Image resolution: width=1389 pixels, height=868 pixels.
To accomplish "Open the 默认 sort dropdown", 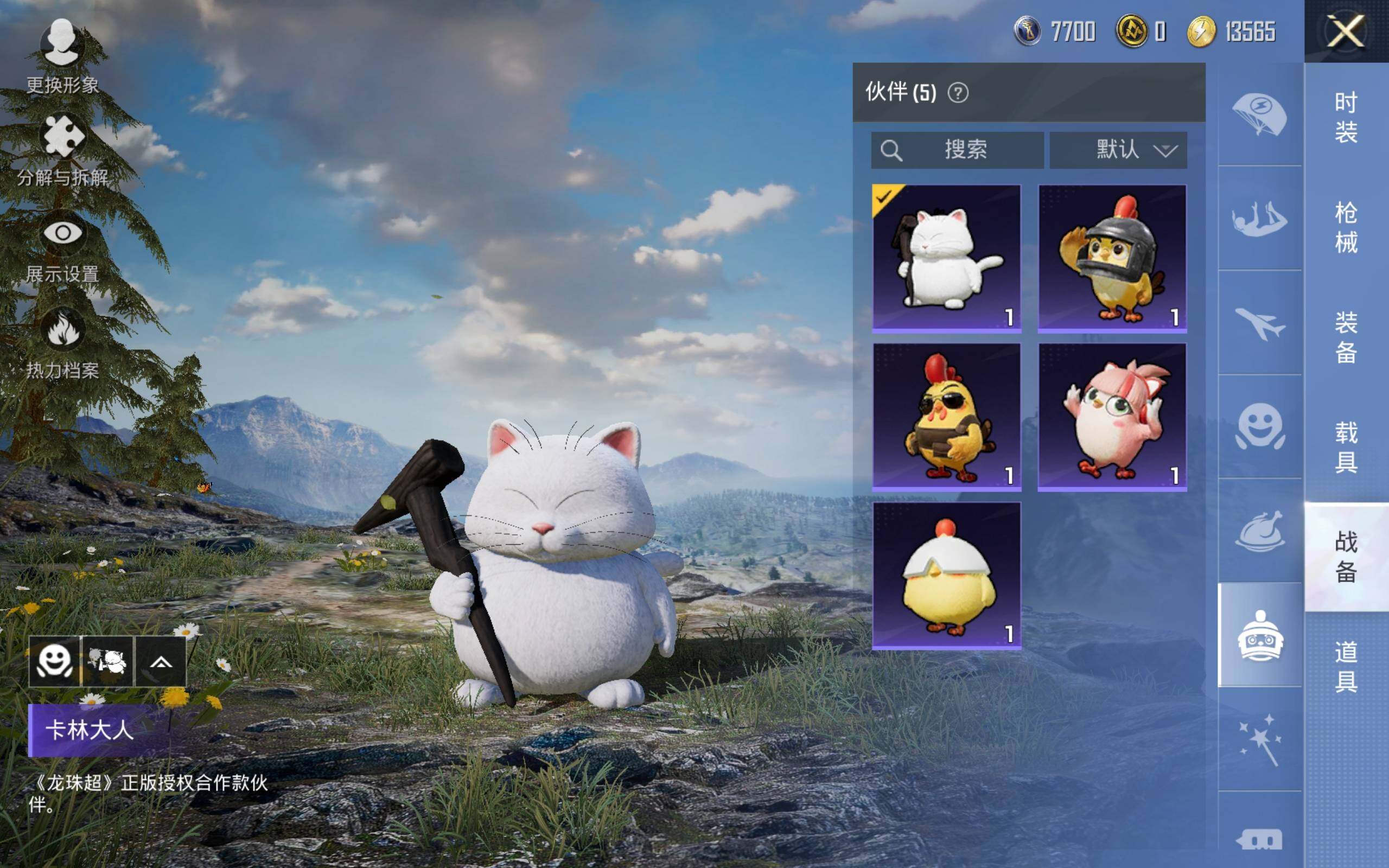I will point(1118,150).
